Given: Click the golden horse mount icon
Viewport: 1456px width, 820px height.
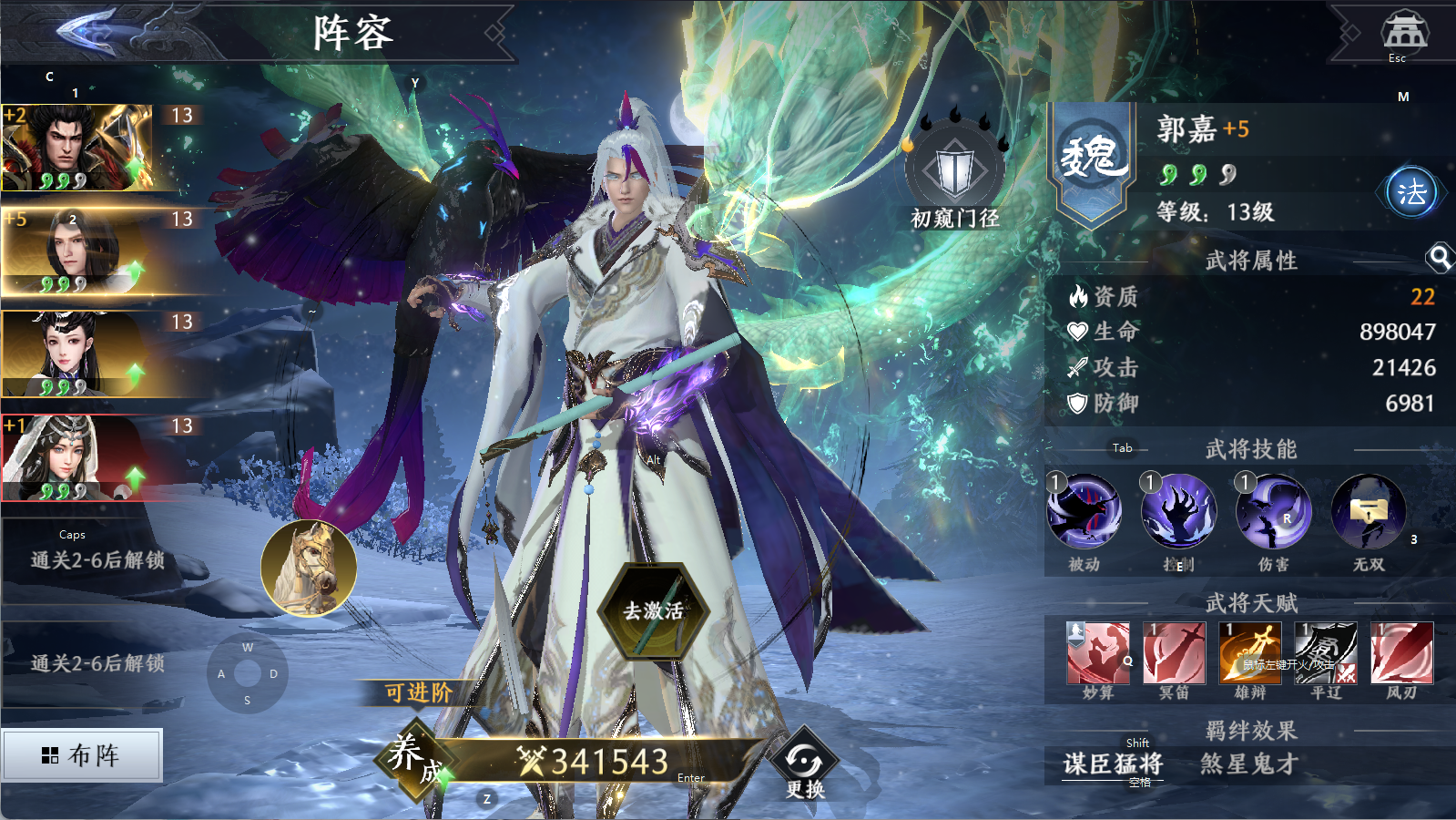Looking at the screenshot, I should pos(309,568).
